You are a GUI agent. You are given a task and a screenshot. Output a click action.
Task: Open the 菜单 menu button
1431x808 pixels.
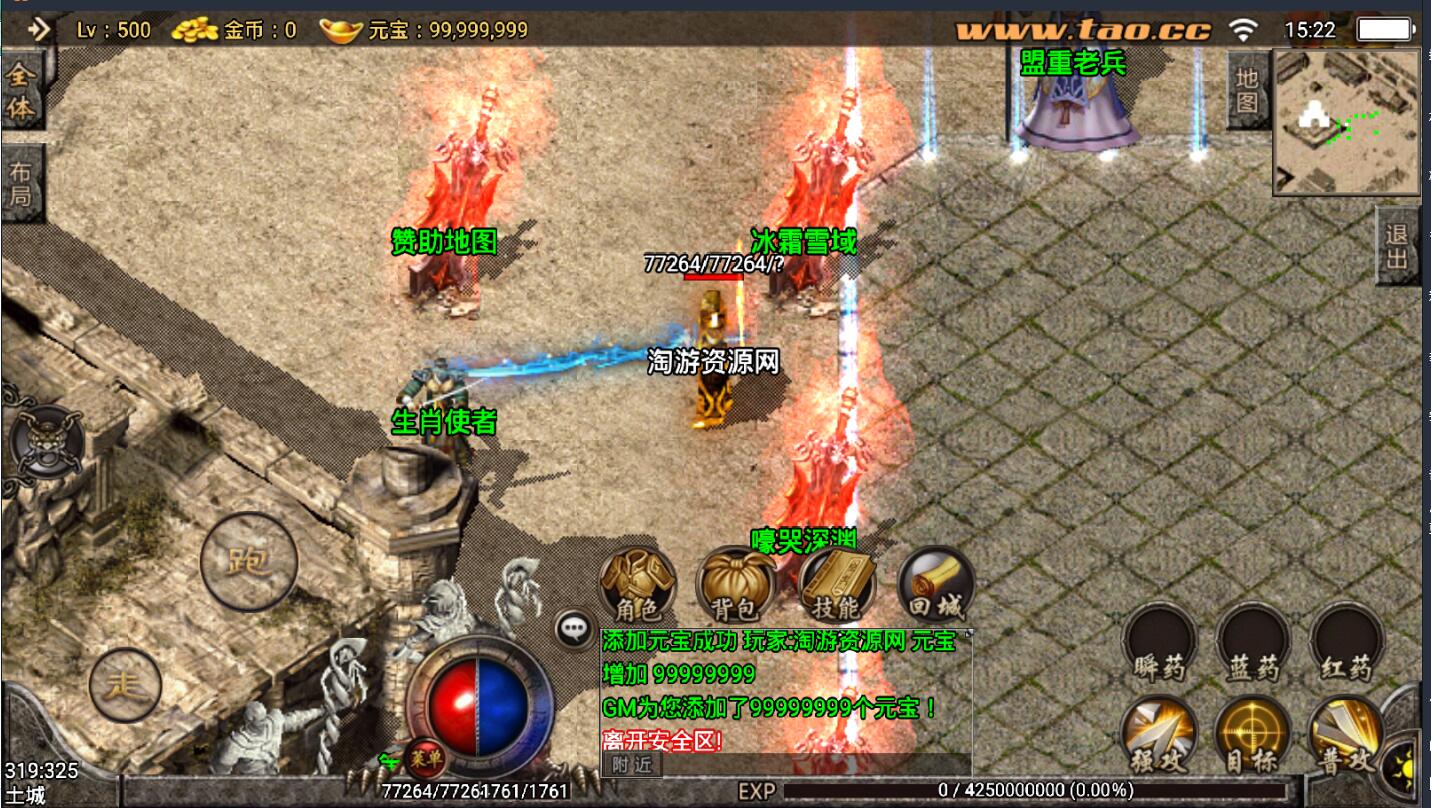pyautogui.click(x=426, y=759)
